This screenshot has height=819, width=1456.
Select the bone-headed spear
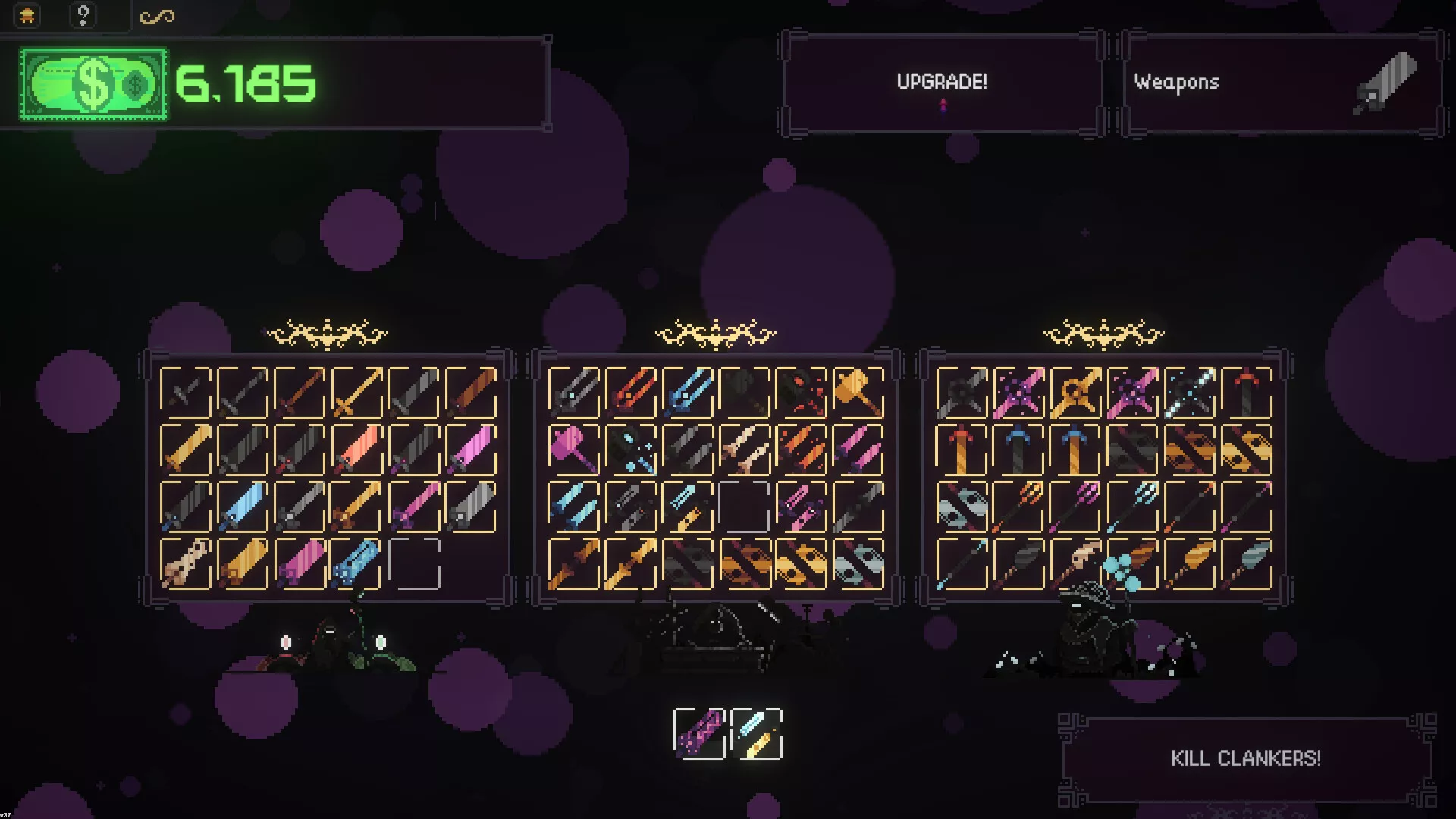(1075, 563)
